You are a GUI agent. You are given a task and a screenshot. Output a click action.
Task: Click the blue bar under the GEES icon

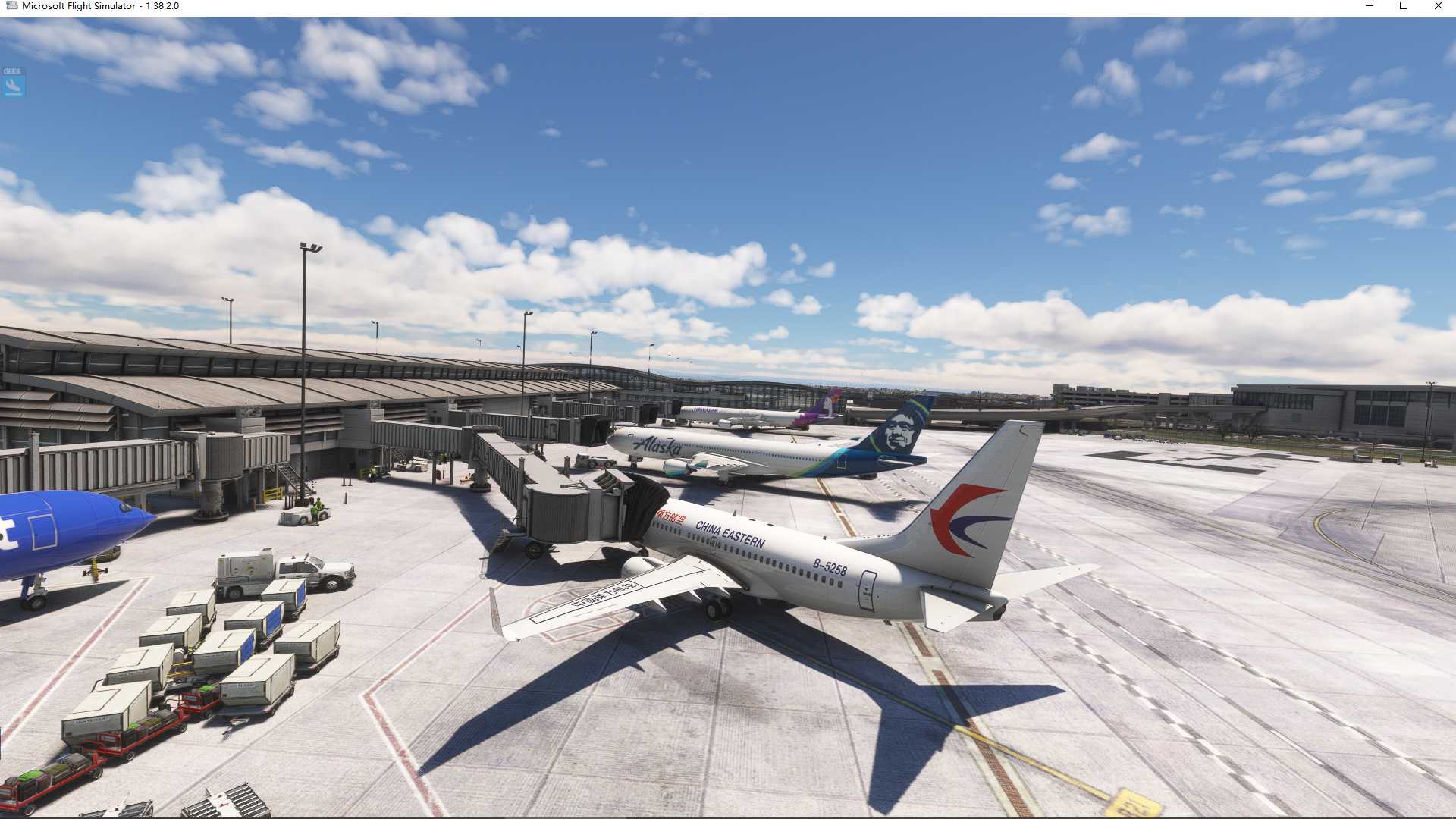pos(13,94)
